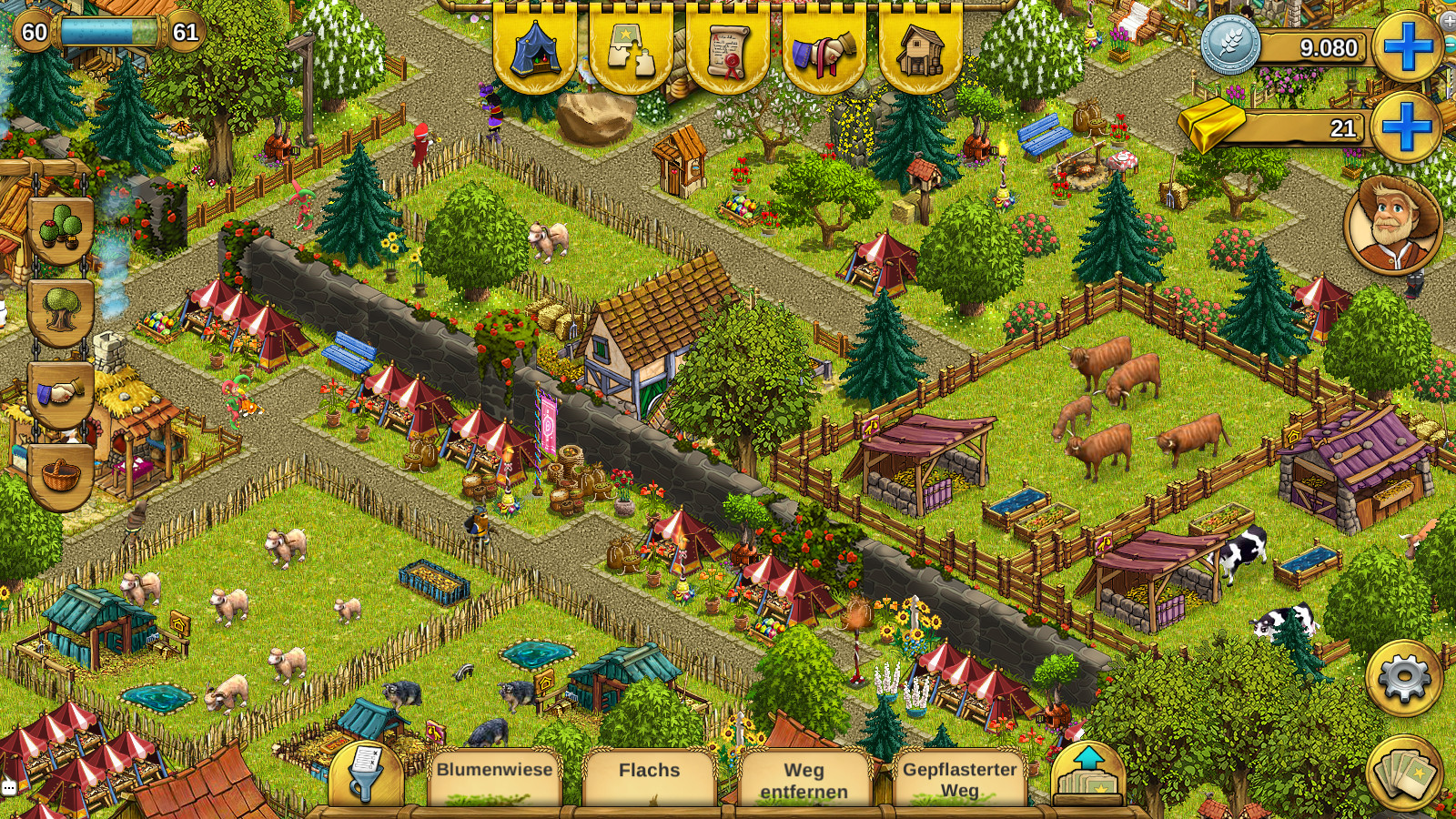Screen dimensions: 1456x819
Task: Open the filter funnel button
Action: [x=366, y=773]
